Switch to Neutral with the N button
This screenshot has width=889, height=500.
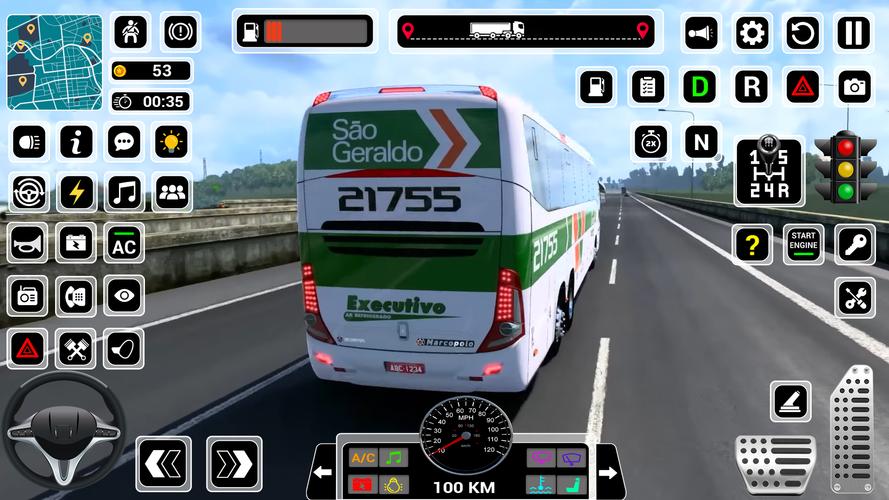pos(702,141)
